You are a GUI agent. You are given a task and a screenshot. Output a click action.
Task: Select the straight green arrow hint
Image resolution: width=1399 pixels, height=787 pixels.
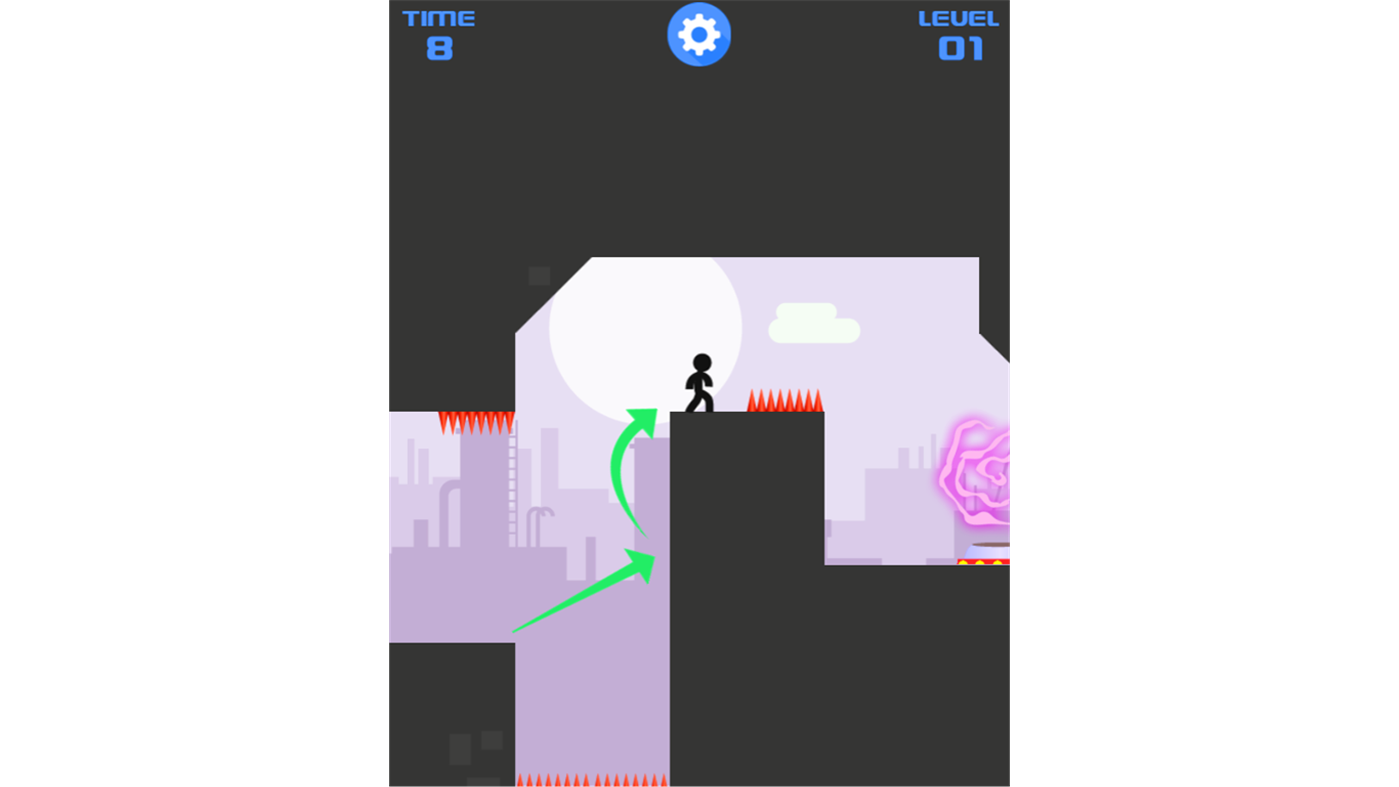click(x=580, y=595)
